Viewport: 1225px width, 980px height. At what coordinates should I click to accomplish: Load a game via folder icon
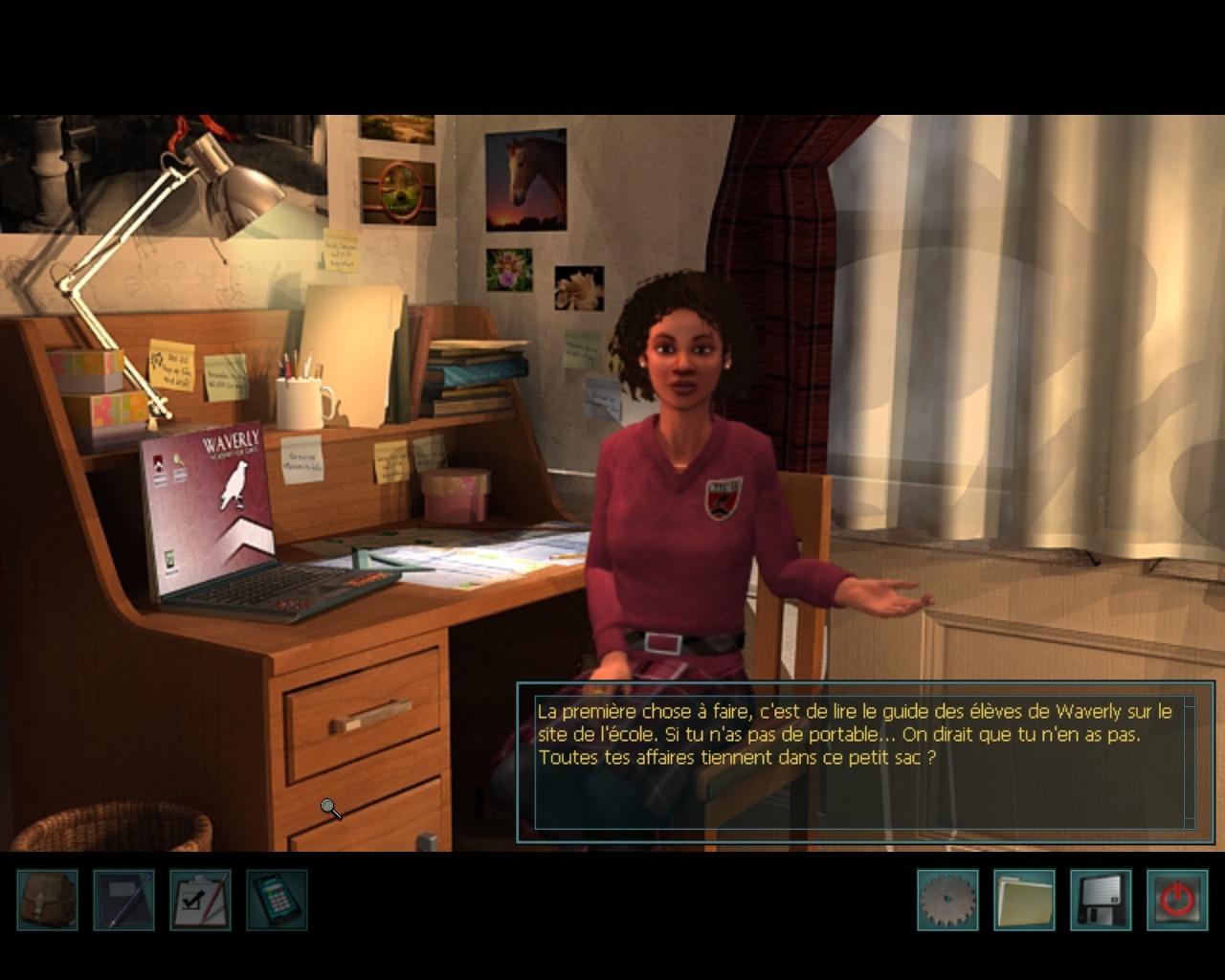click(x=1024, y=900)
